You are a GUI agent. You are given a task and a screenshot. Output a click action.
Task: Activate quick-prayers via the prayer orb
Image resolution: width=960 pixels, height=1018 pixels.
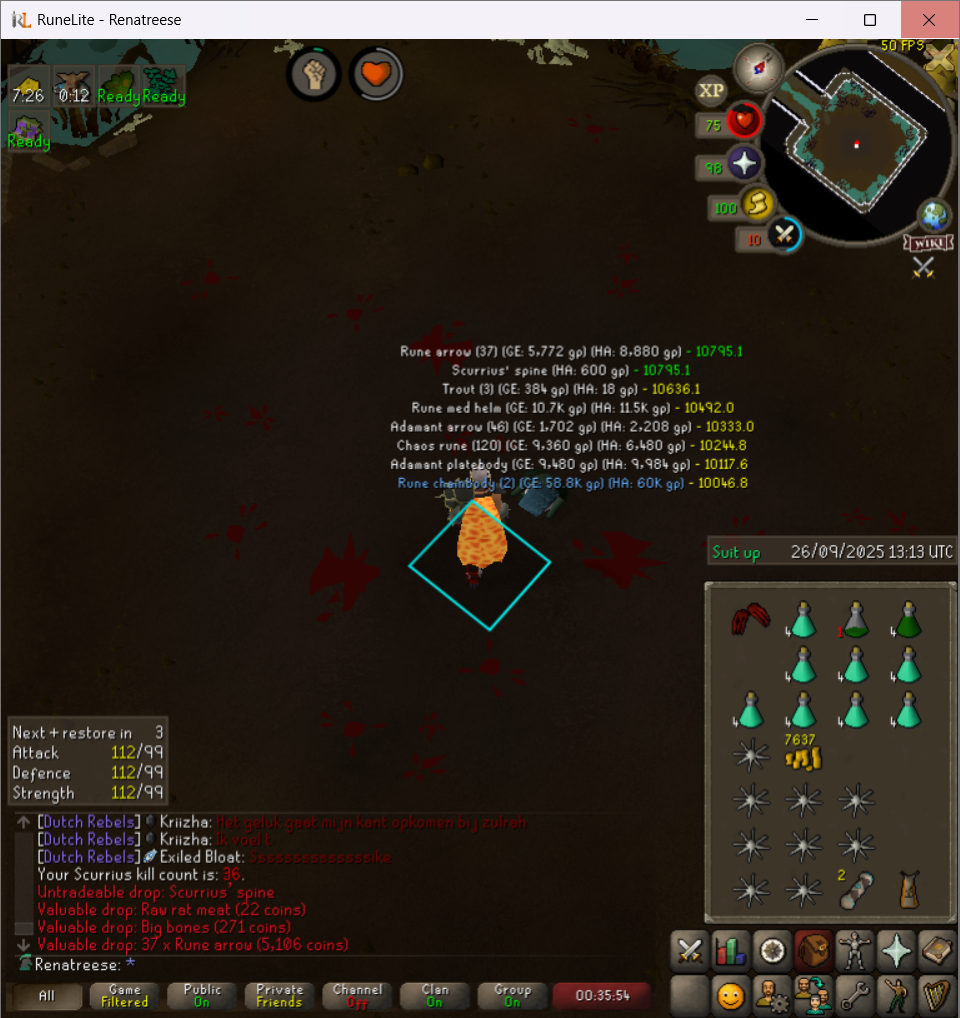(745, 165)
